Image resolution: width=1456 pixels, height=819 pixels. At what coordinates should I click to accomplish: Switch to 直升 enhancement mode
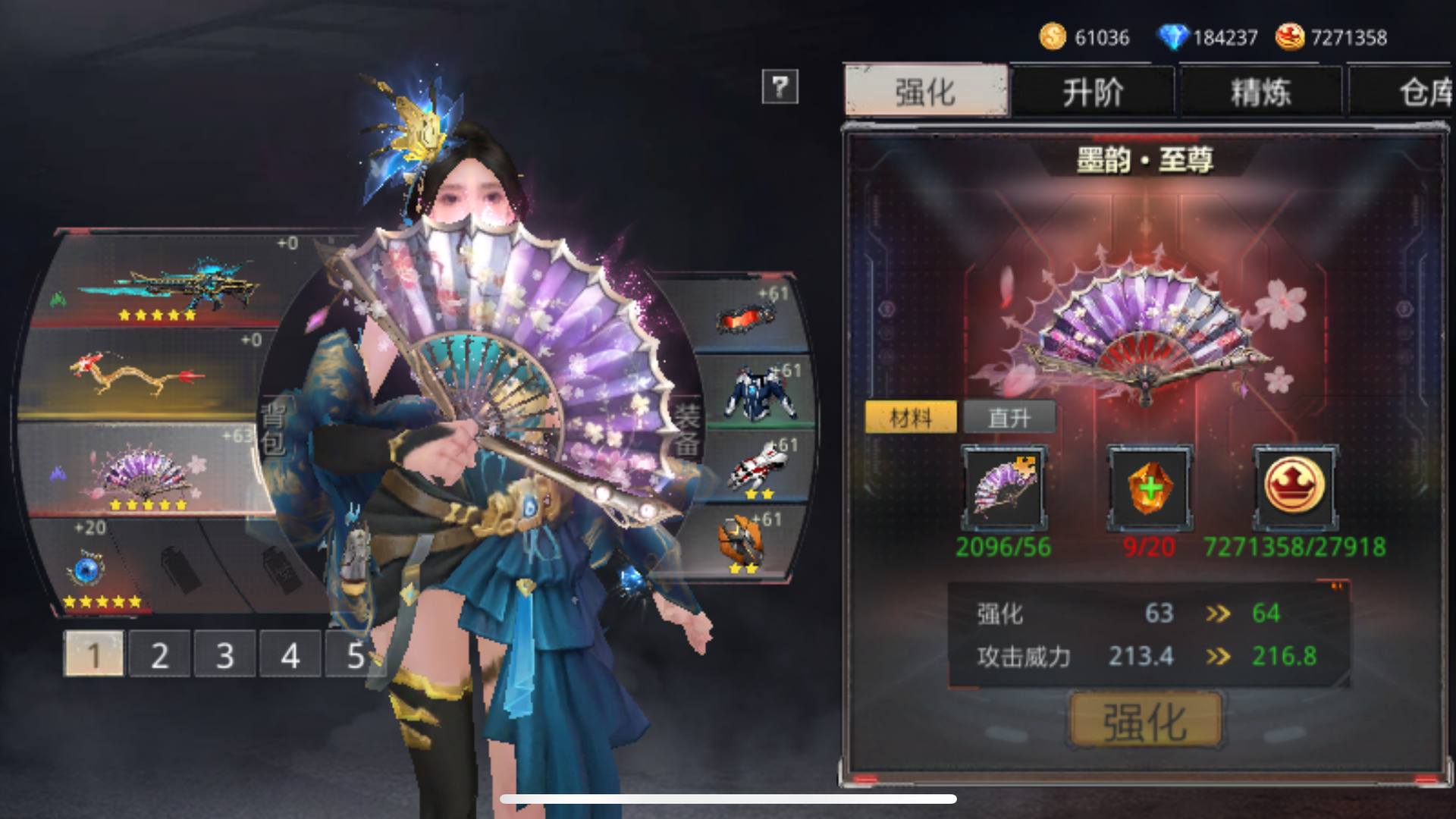click(x=1009, y=417)
